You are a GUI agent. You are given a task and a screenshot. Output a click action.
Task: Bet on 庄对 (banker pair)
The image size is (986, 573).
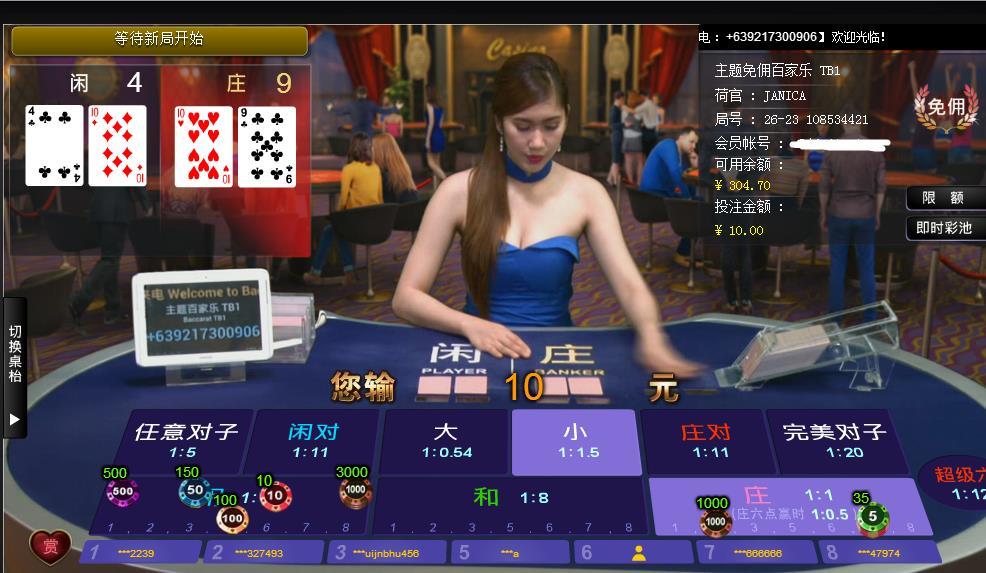coord(705,440)
